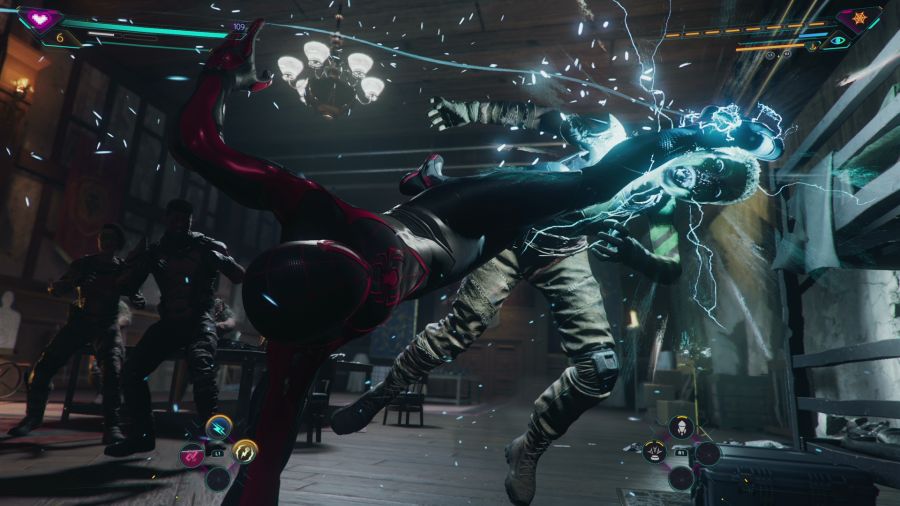Select the upper gadget with yellow arc
This screenshot has width=900, height=506.
[x=681, y=429]
